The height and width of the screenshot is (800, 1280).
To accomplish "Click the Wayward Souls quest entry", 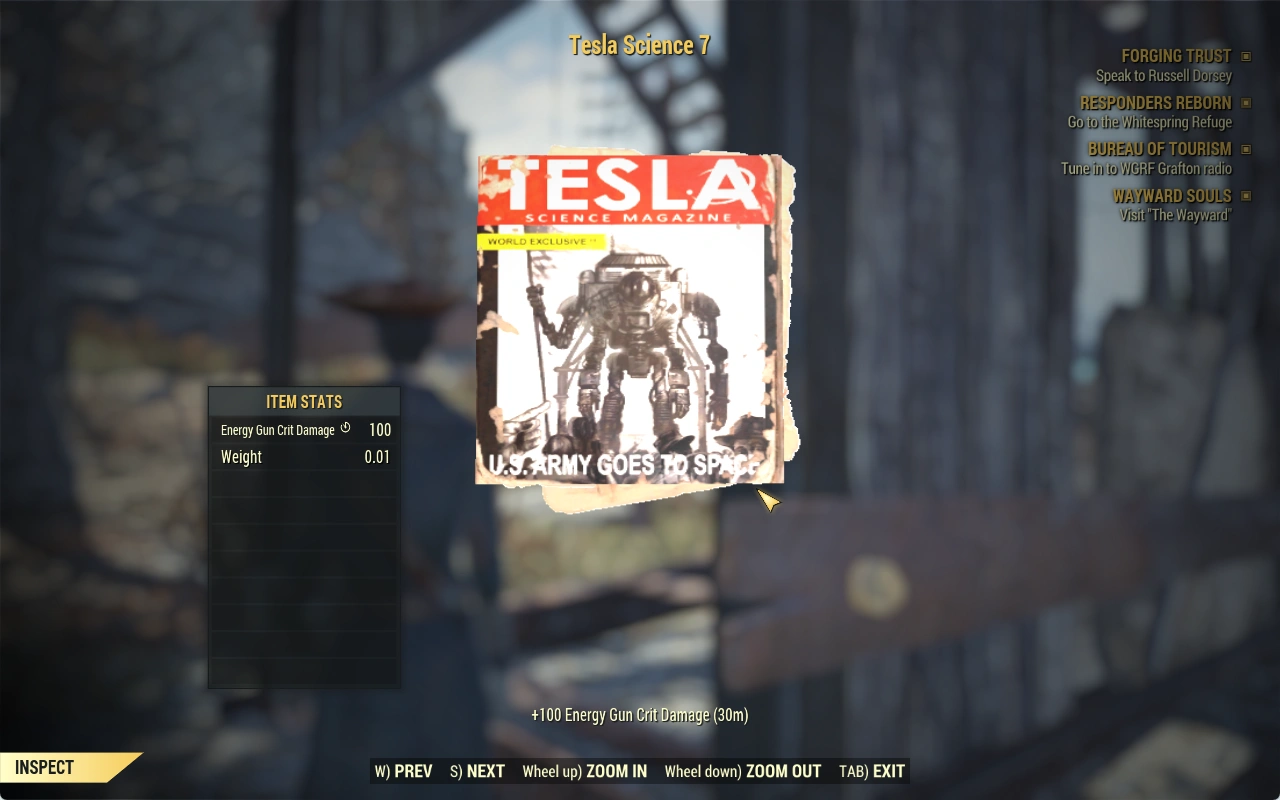I will point(1171,196).
